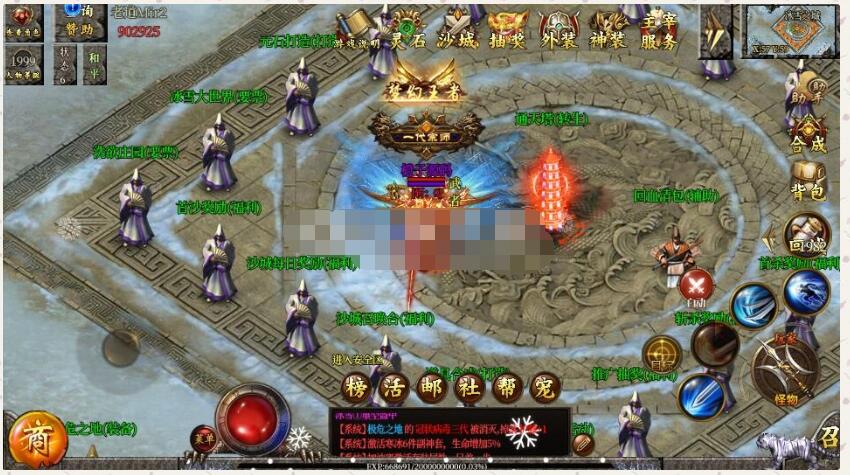Open the 灵石 spirit stone menu
Screen dimensions: 850x475
pos(406,32)
